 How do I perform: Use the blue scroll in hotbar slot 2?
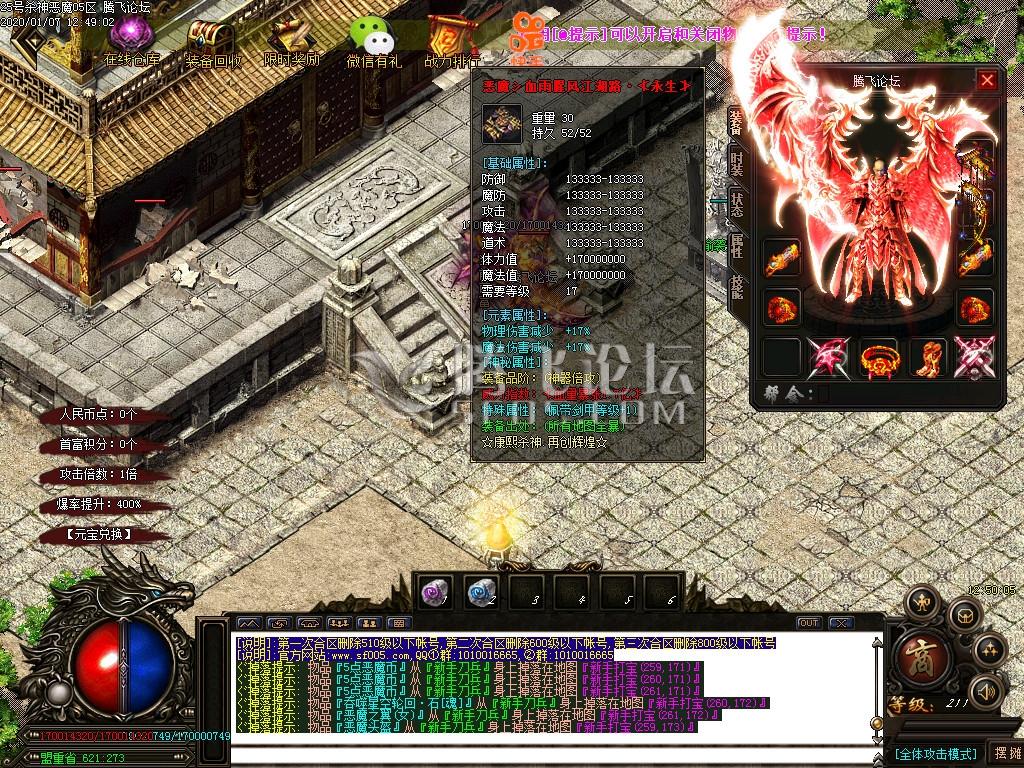tap(482, 592)
